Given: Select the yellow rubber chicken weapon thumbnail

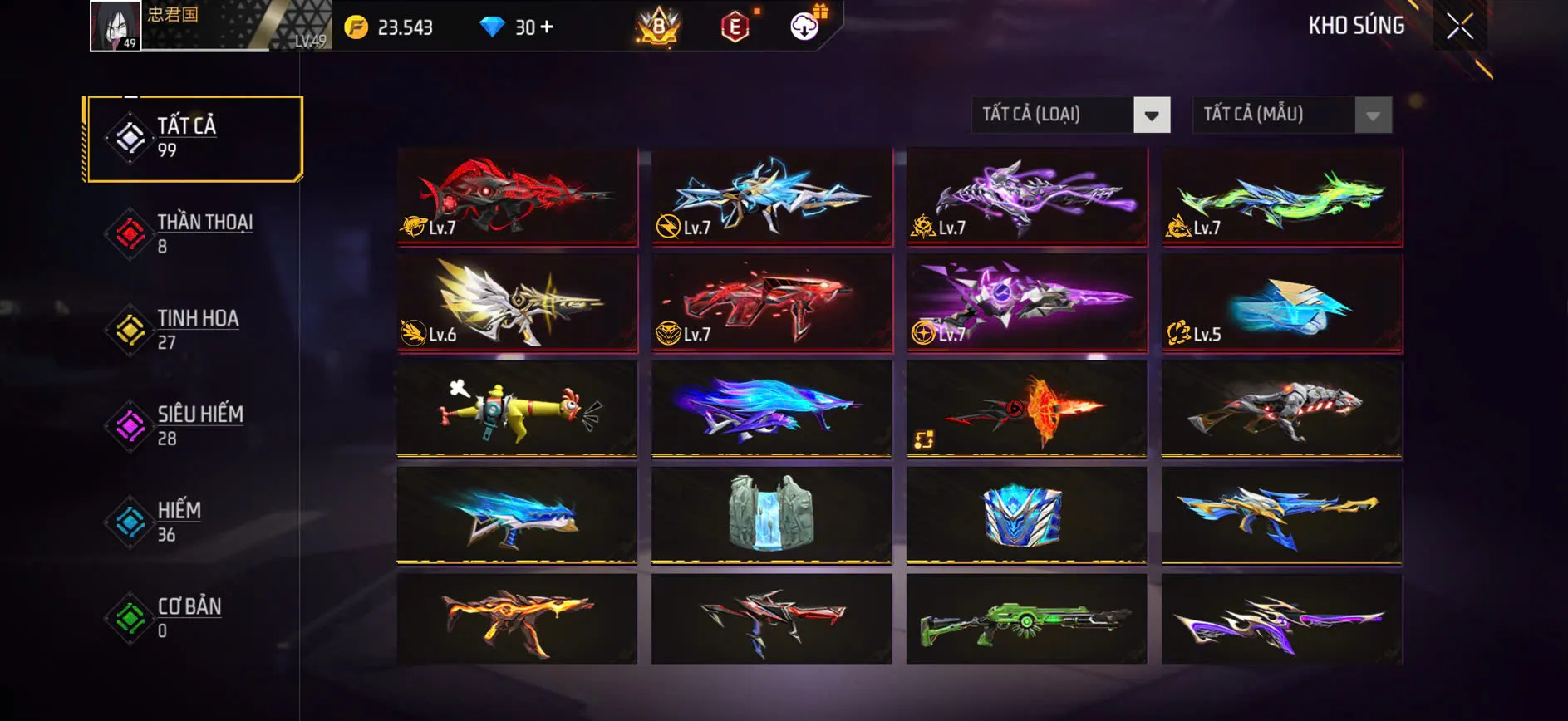Looking at the screenshot, I should pos(515,411).
